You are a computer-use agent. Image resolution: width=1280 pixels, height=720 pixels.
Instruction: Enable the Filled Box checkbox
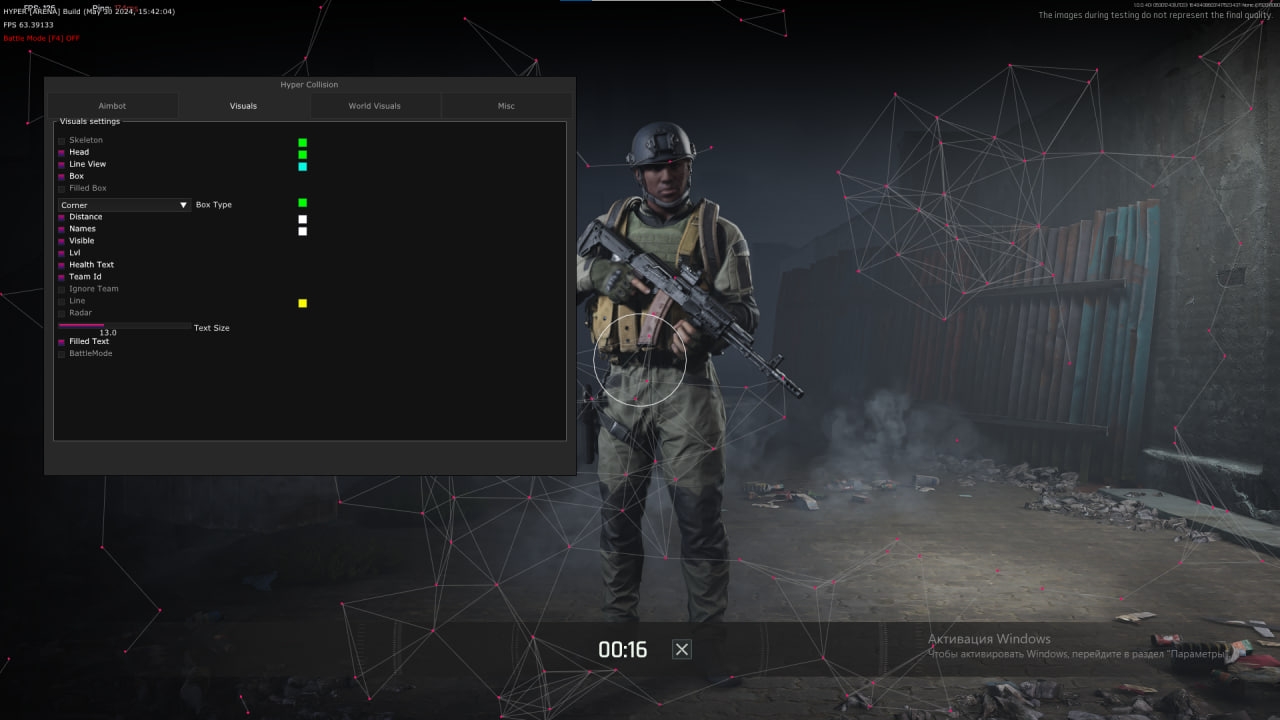tap(61, 188)
